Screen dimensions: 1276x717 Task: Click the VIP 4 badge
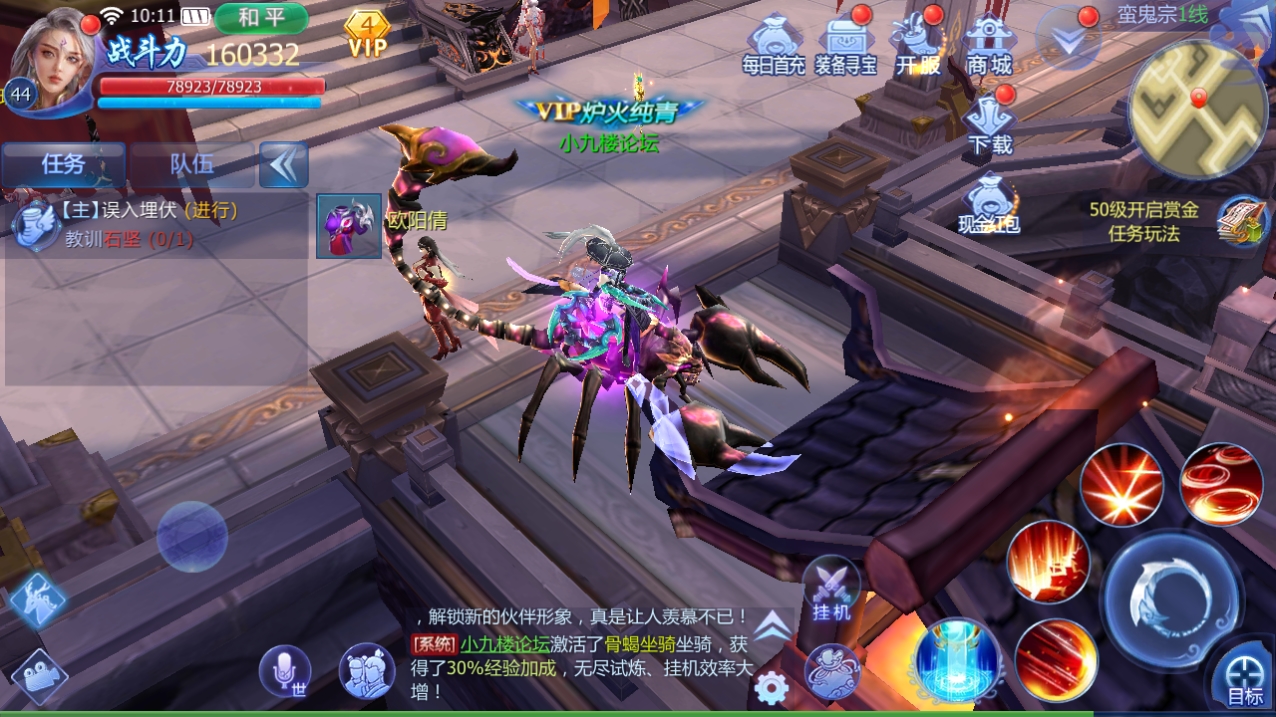367,34
